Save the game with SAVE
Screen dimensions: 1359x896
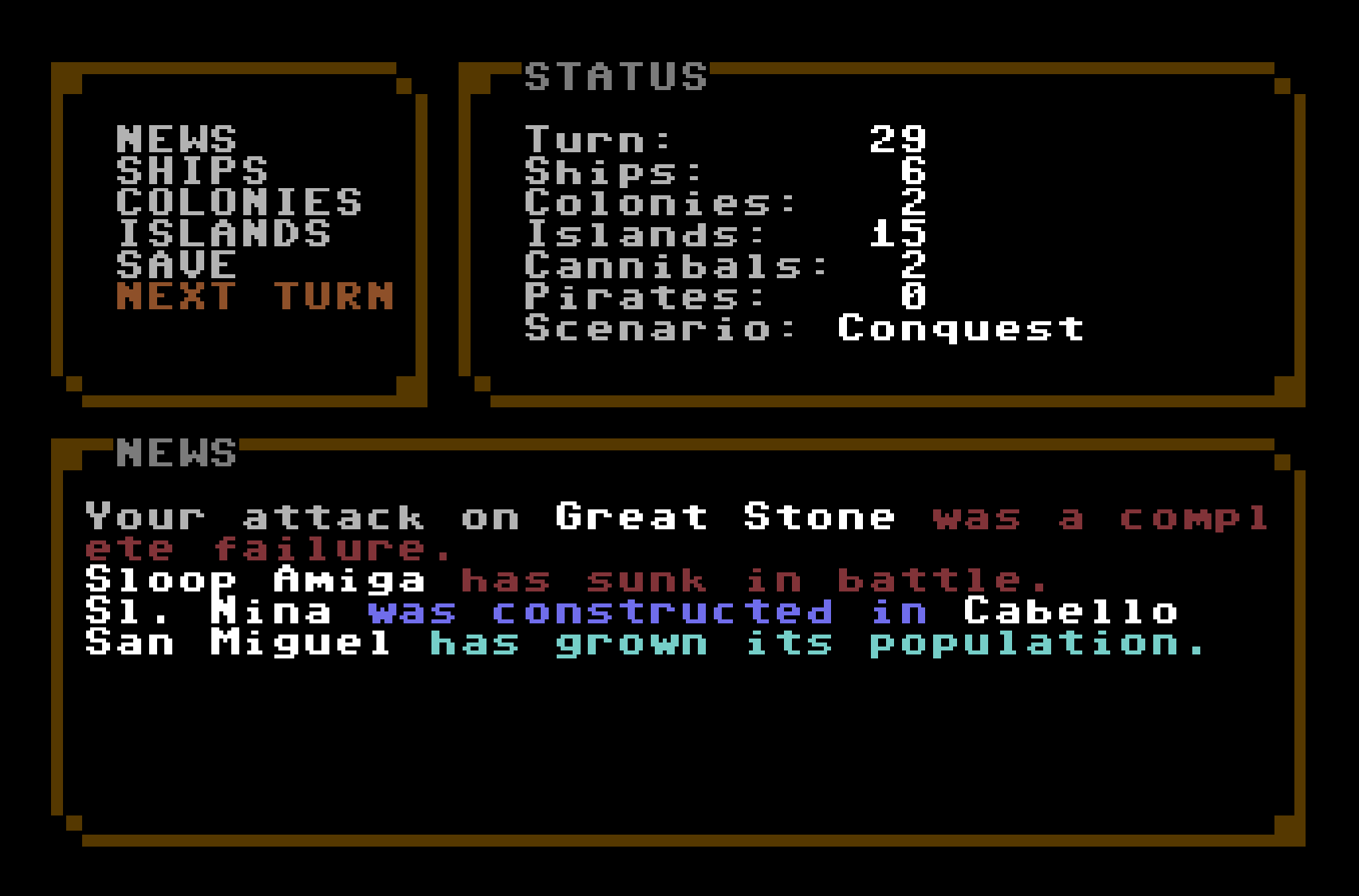click(175, 265)
